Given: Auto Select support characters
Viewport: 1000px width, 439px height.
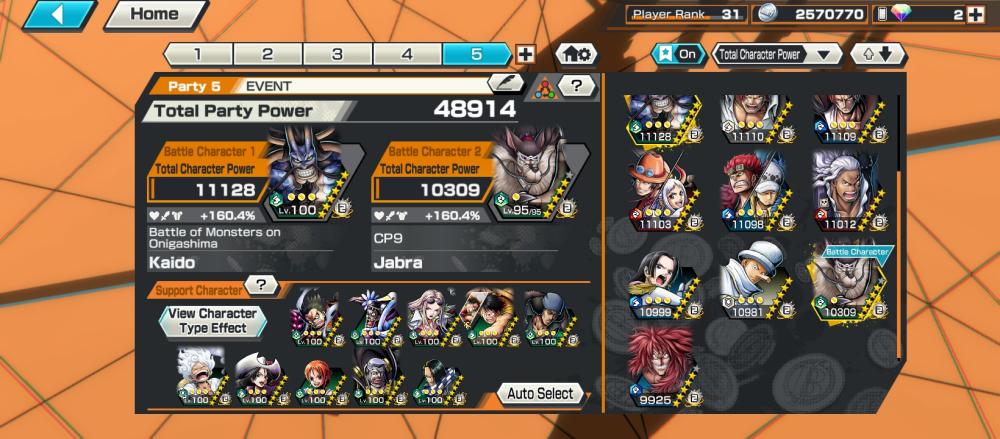Looking at the screenshot, I should click(x=540, y=393).
